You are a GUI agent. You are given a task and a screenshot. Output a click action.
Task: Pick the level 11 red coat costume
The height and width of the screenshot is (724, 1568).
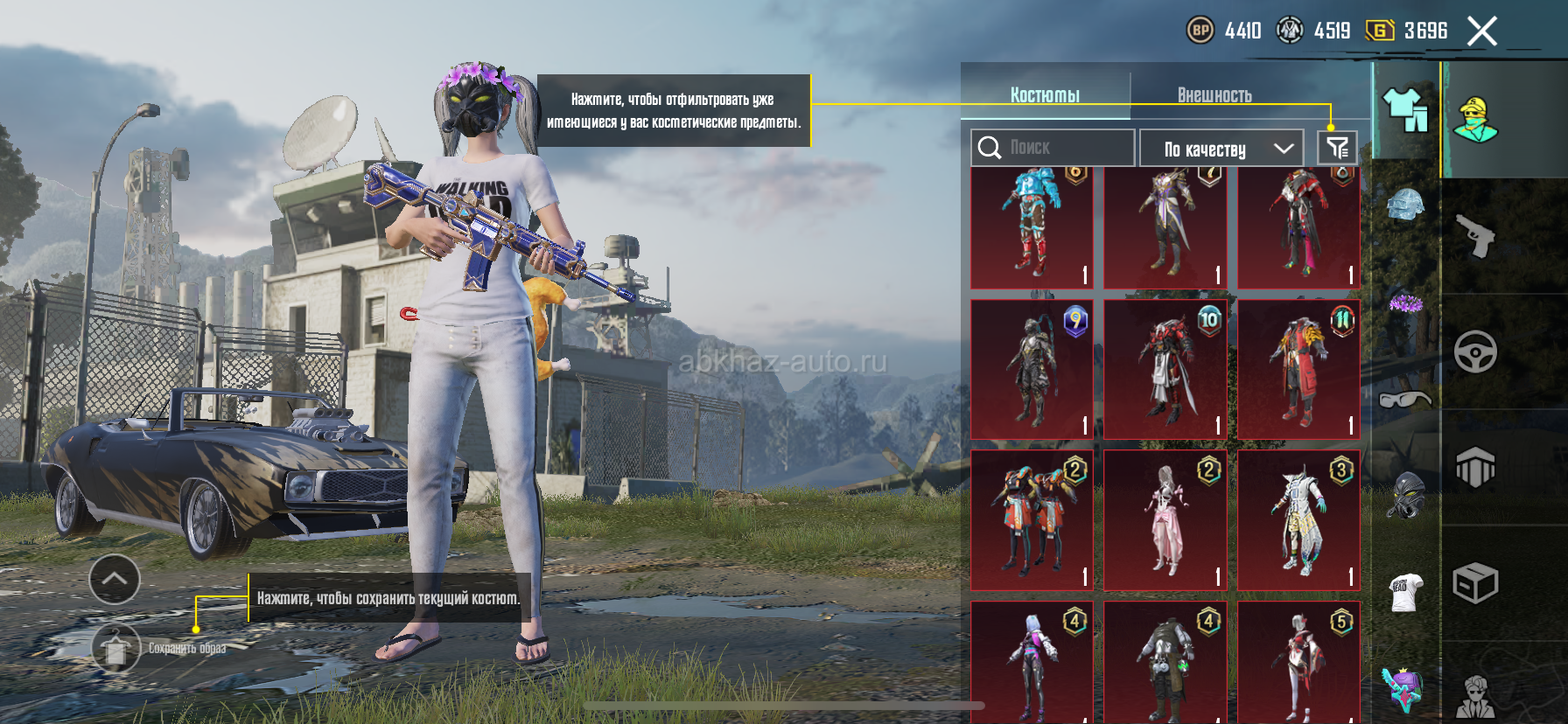point(1298,369)
